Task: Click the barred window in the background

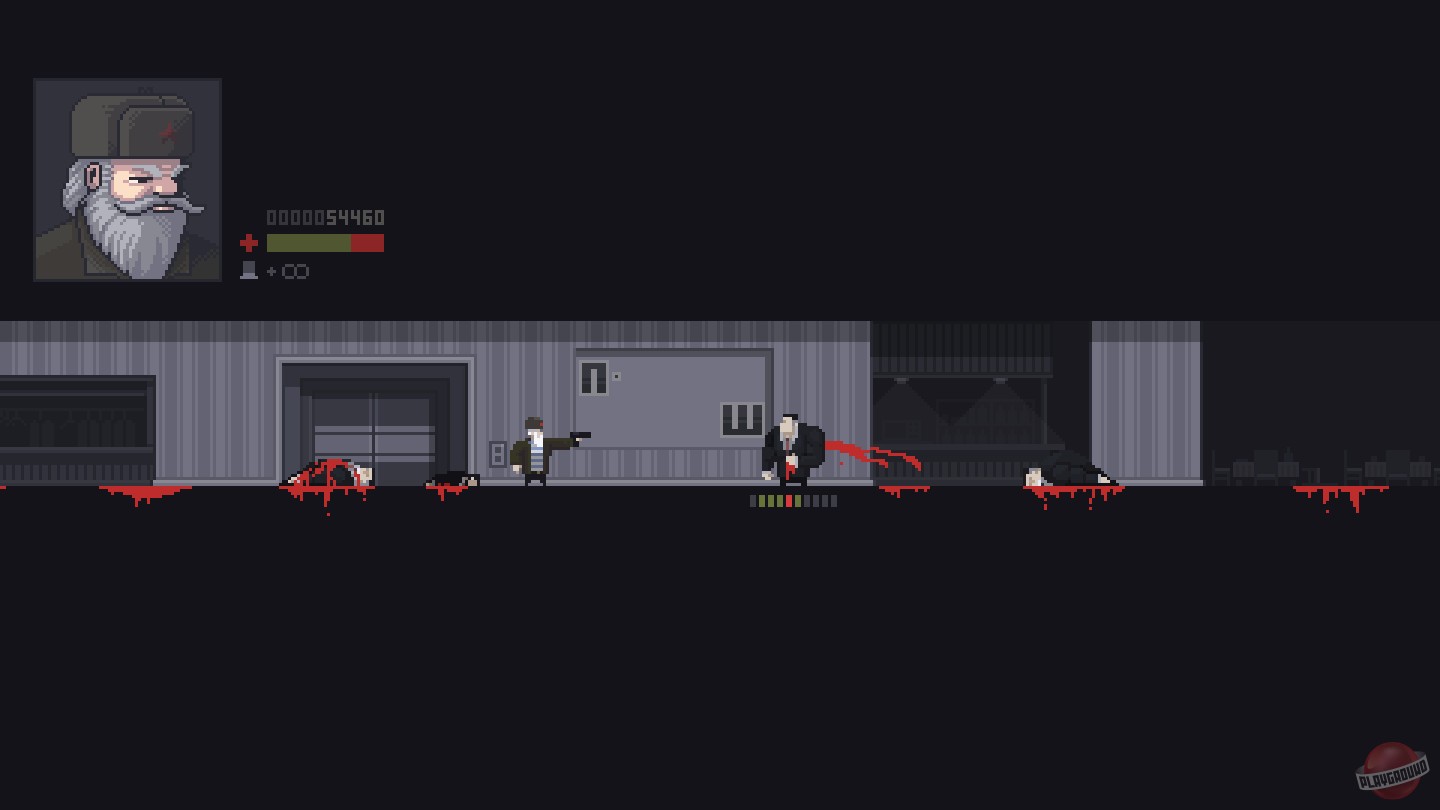Action: click(740, 418)
